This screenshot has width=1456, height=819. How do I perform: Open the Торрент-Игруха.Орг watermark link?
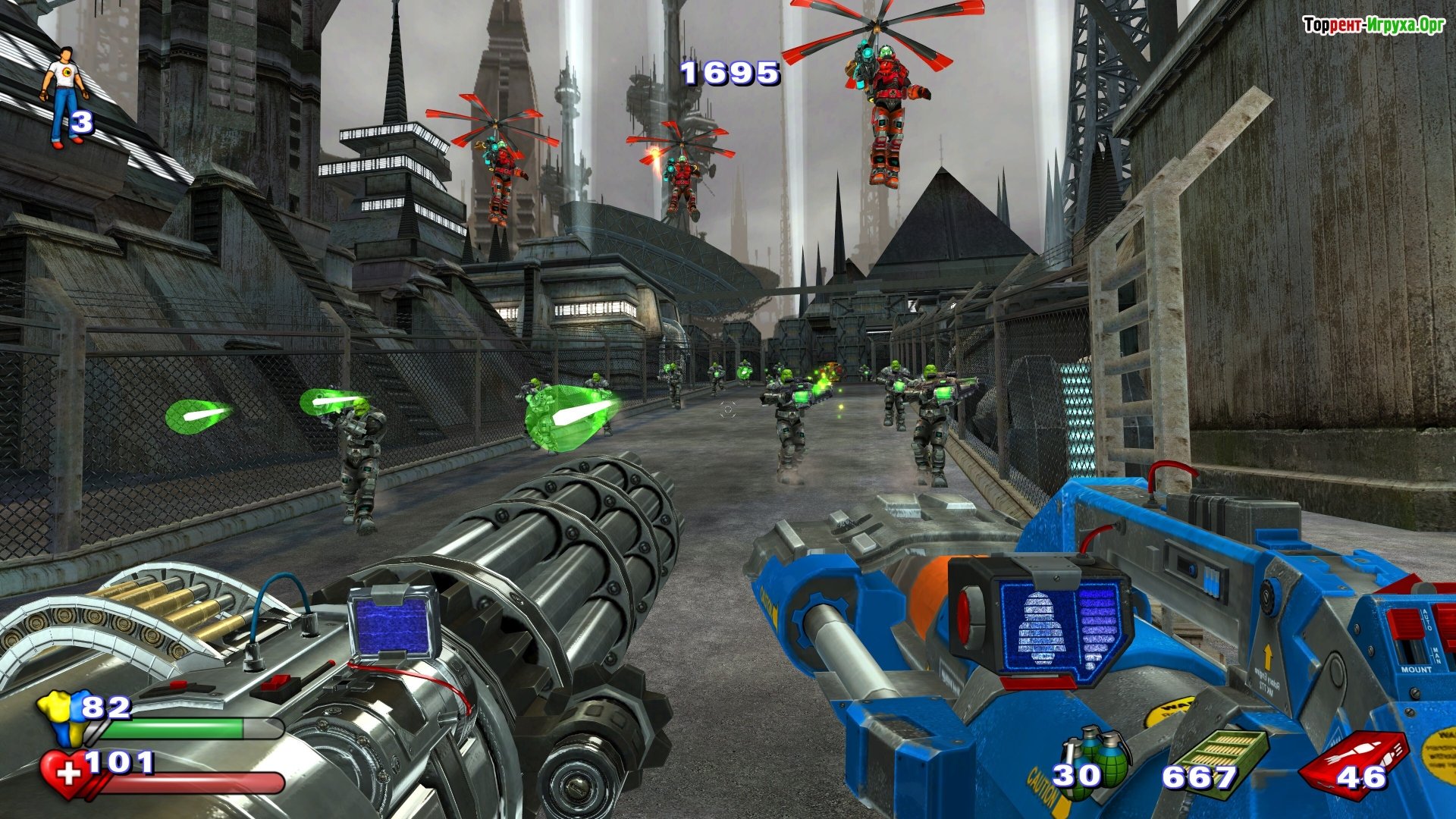pyautogui.click(x=1373, y=25)
